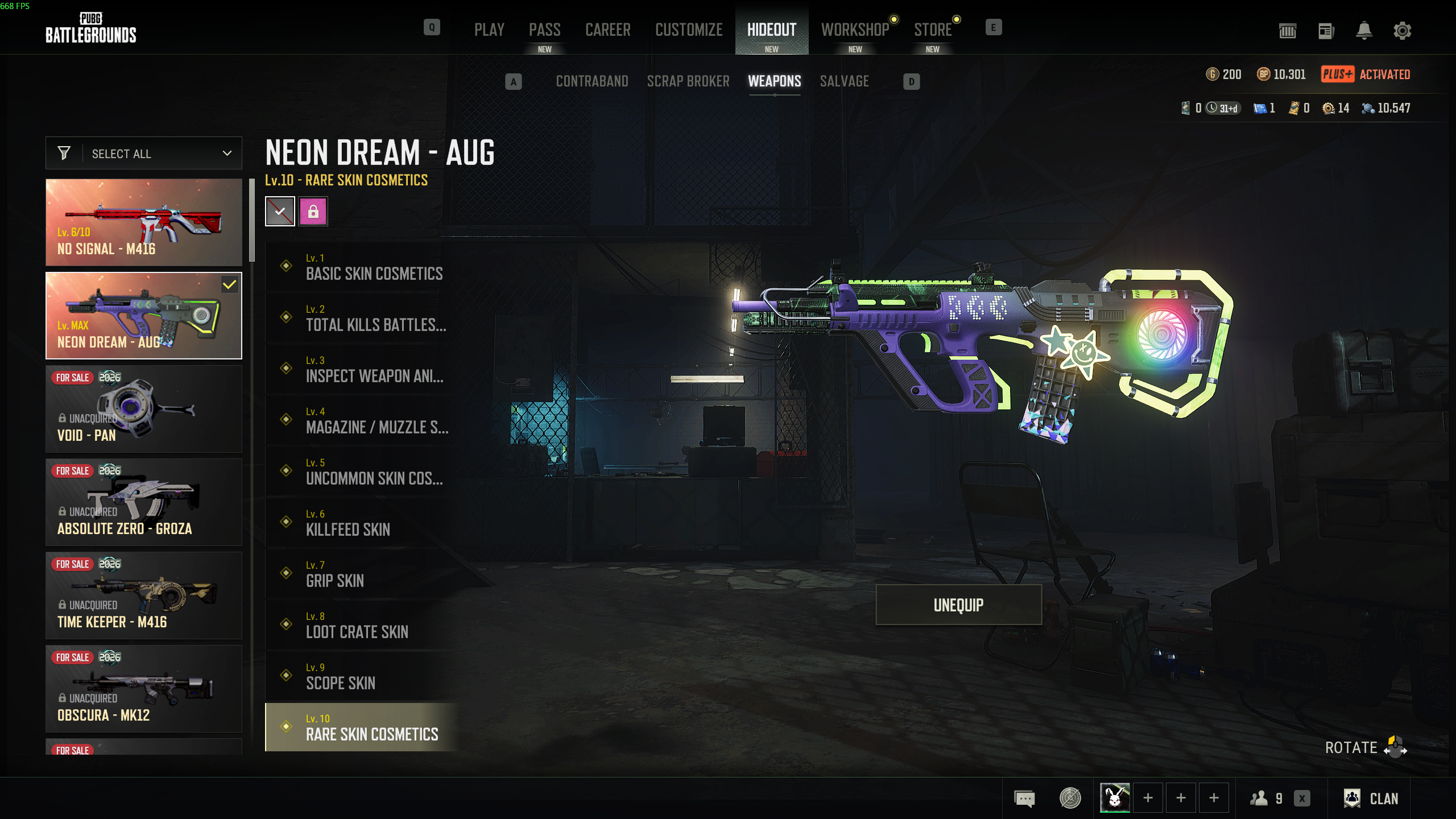Select the Absolute Zero - Groza skin
This screenshot has width=1456, height=819.
(144, 502)
